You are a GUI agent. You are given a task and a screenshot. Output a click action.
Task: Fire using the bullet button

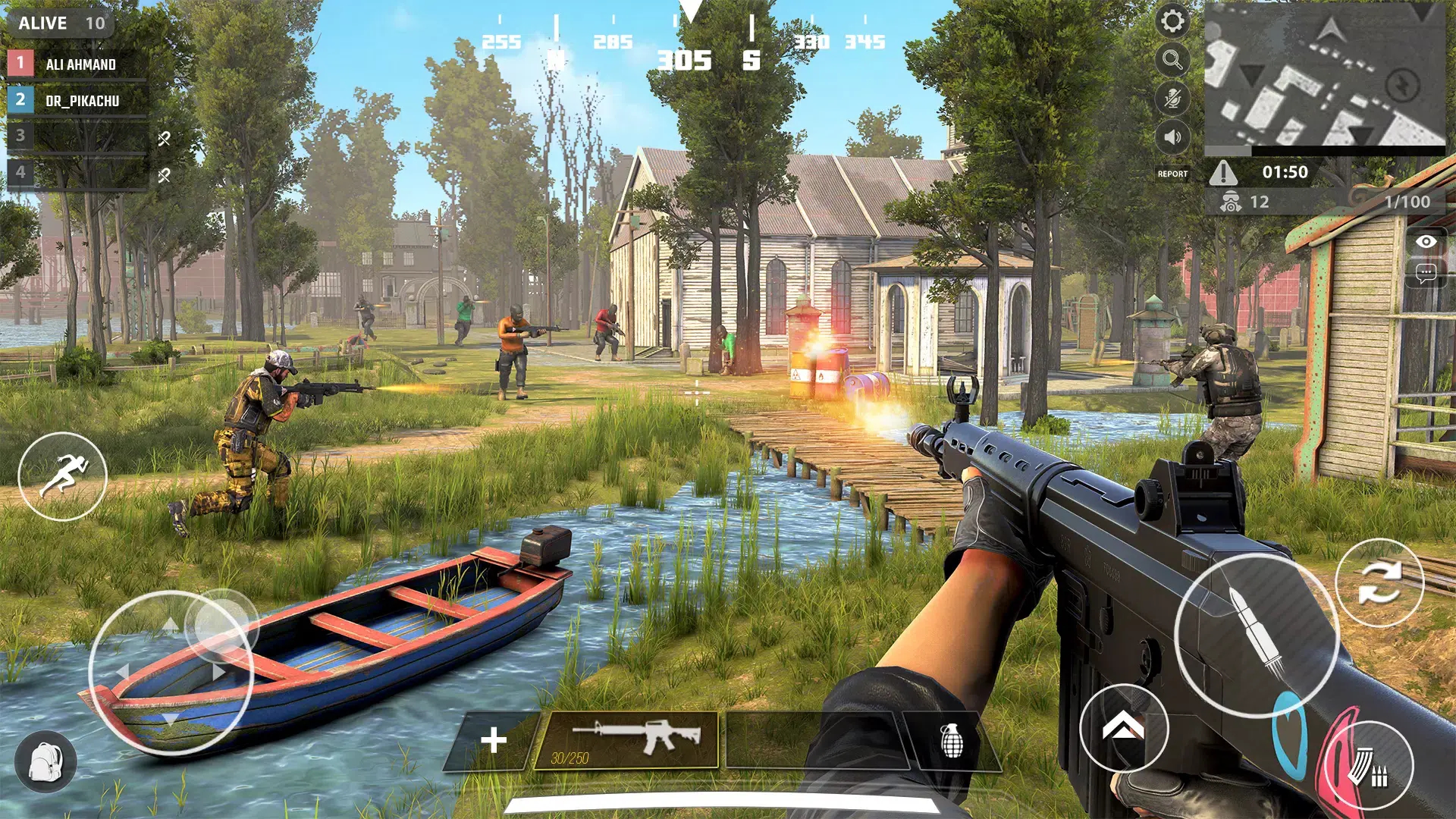tap(1256, 635)
